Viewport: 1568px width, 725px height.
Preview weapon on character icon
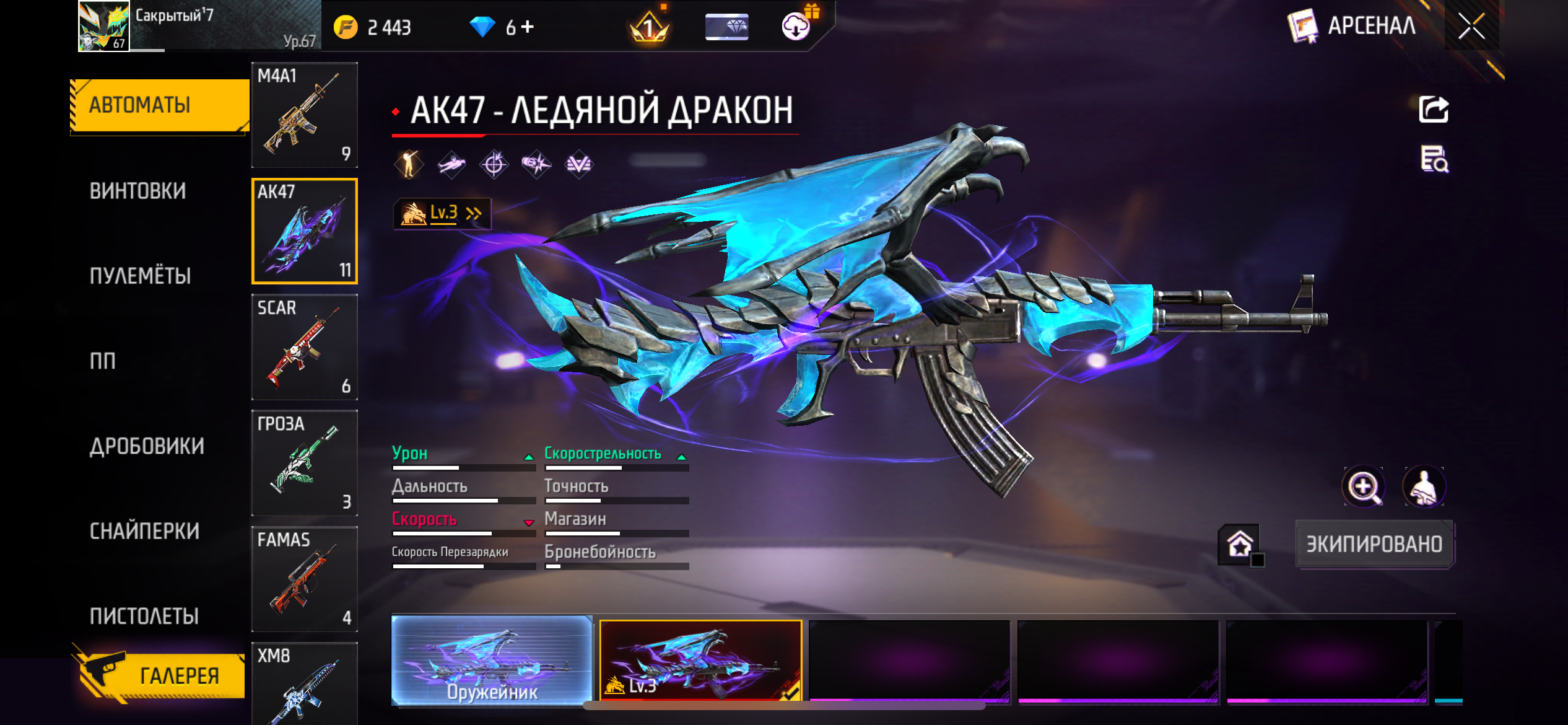[1424, 487]
